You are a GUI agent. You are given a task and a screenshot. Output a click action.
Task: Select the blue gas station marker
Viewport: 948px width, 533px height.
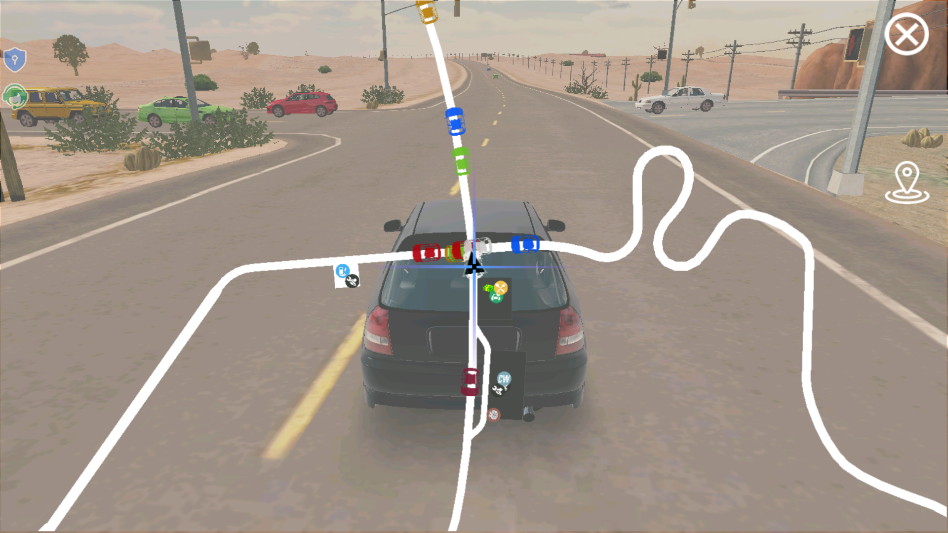(343, 270)
